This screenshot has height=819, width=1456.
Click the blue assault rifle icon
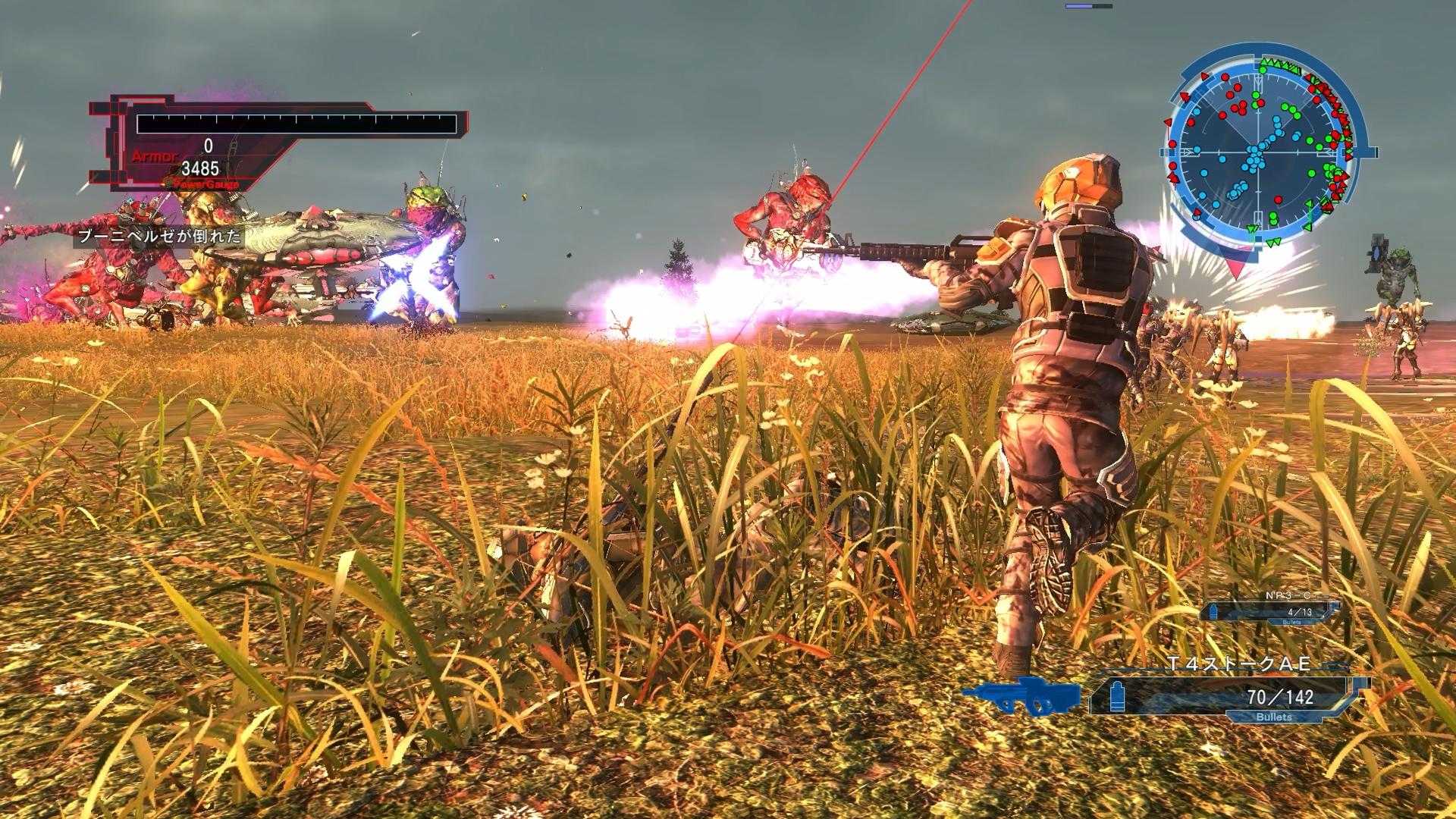coord(1022,695)
